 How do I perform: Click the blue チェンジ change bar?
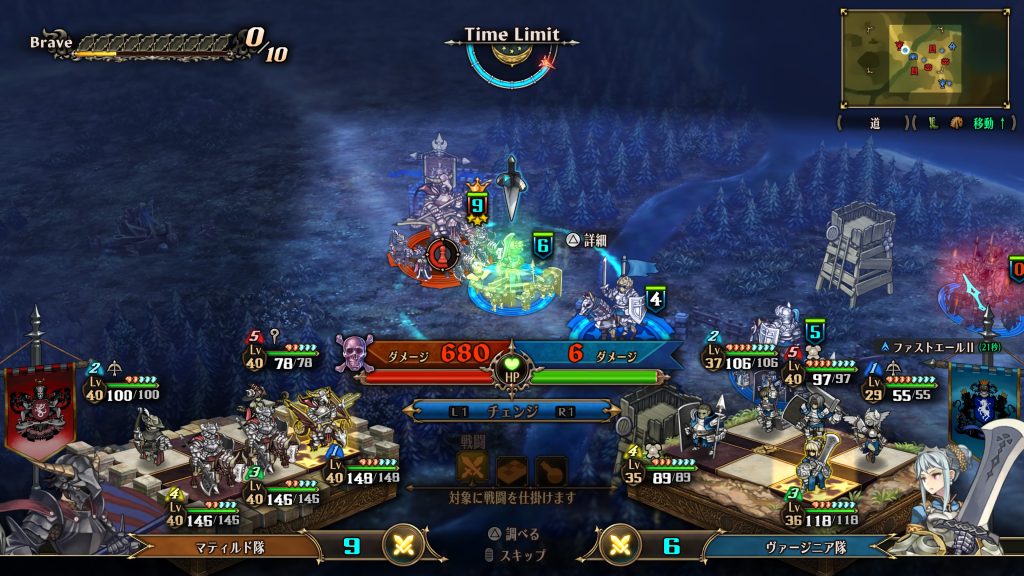point(511,411)
